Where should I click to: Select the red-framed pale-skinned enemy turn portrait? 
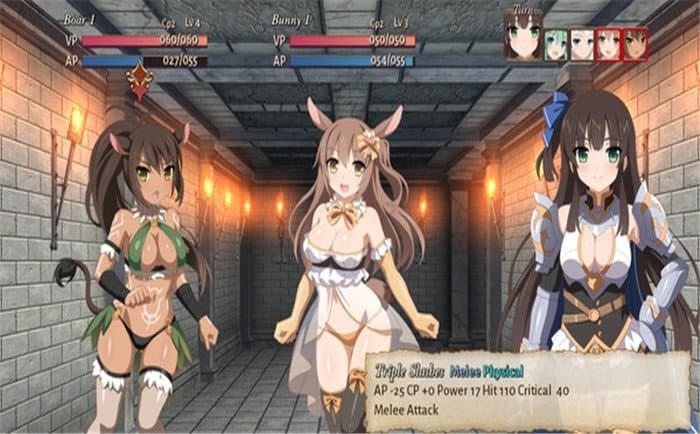609,44
